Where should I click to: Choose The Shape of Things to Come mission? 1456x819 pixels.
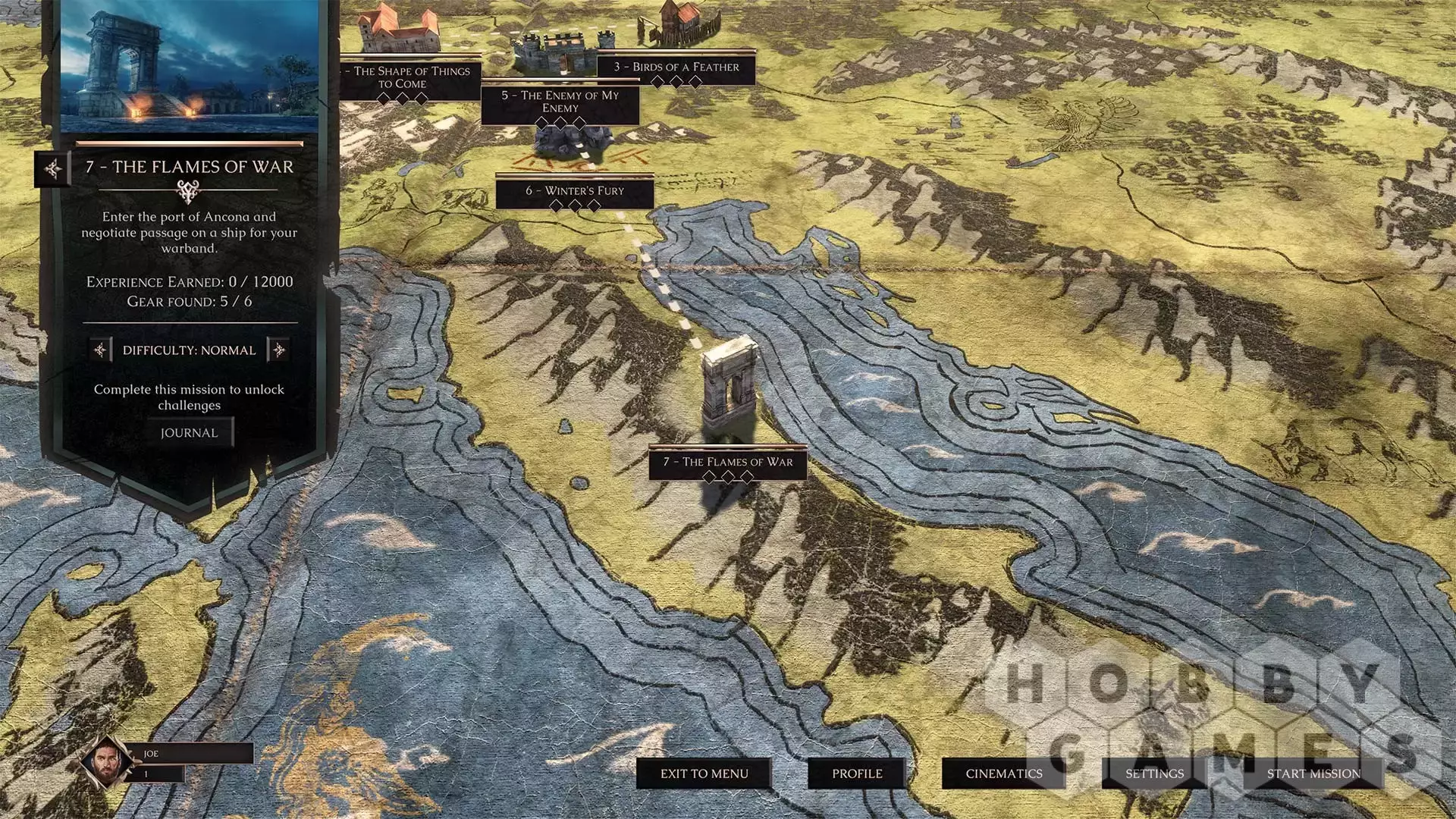pos(410,77)
